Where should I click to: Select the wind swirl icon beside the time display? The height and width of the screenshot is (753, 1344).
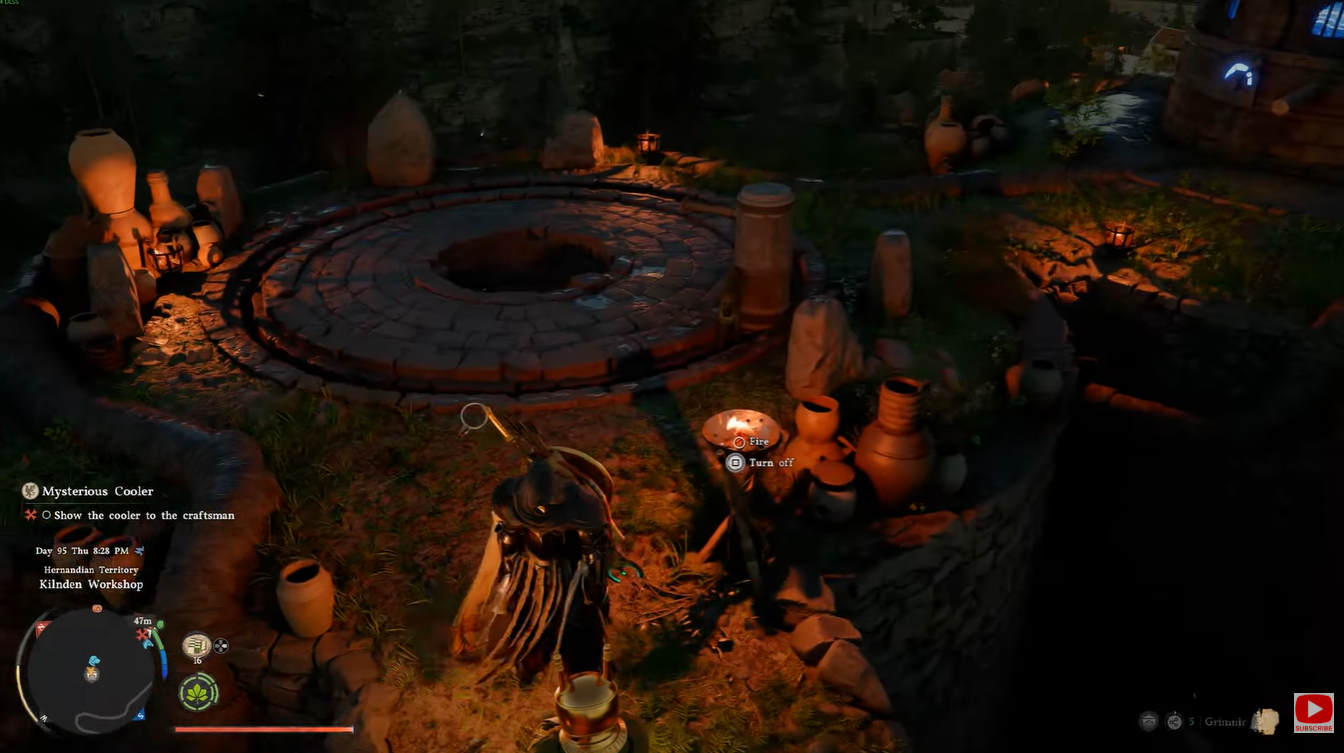[x=139, y=551]
